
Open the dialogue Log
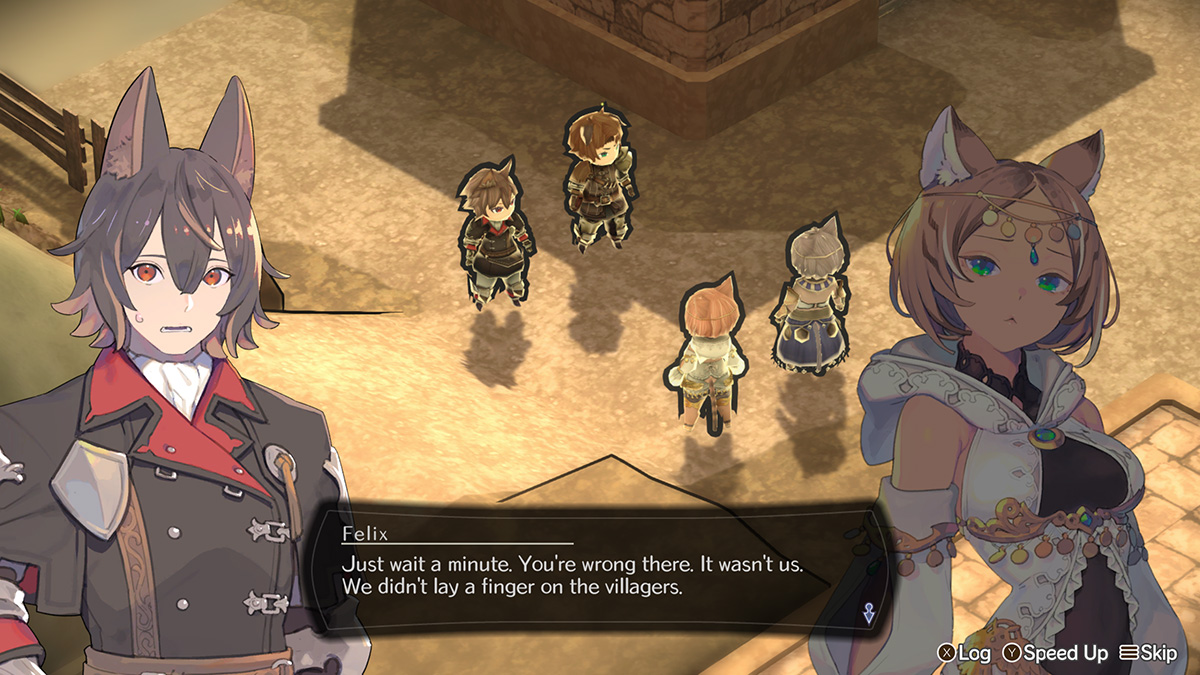(x=963, y=653)
